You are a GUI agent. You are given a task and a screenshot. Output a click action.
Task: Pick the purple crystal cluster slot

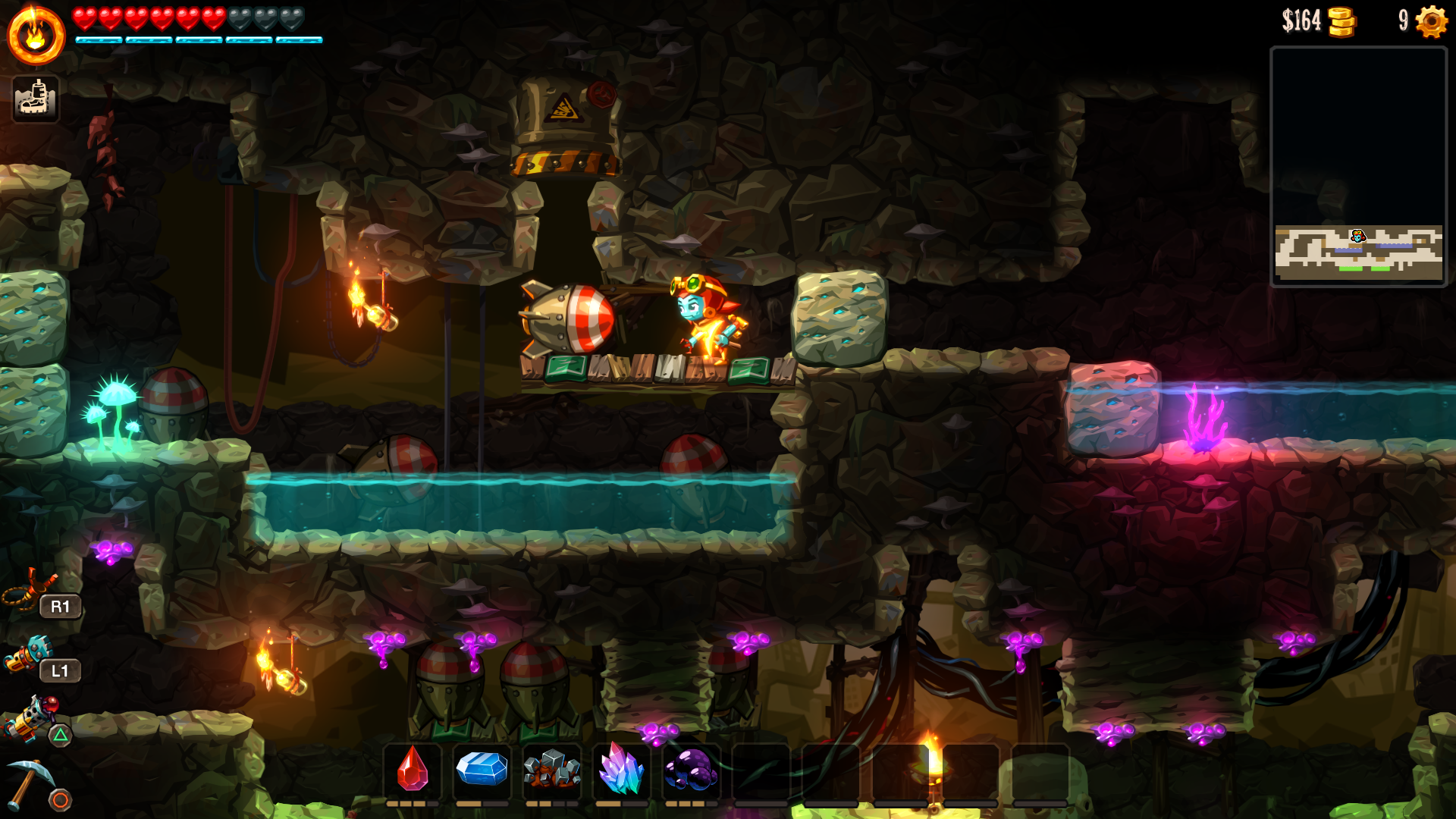pyautogui.click(x=621, y=770)
